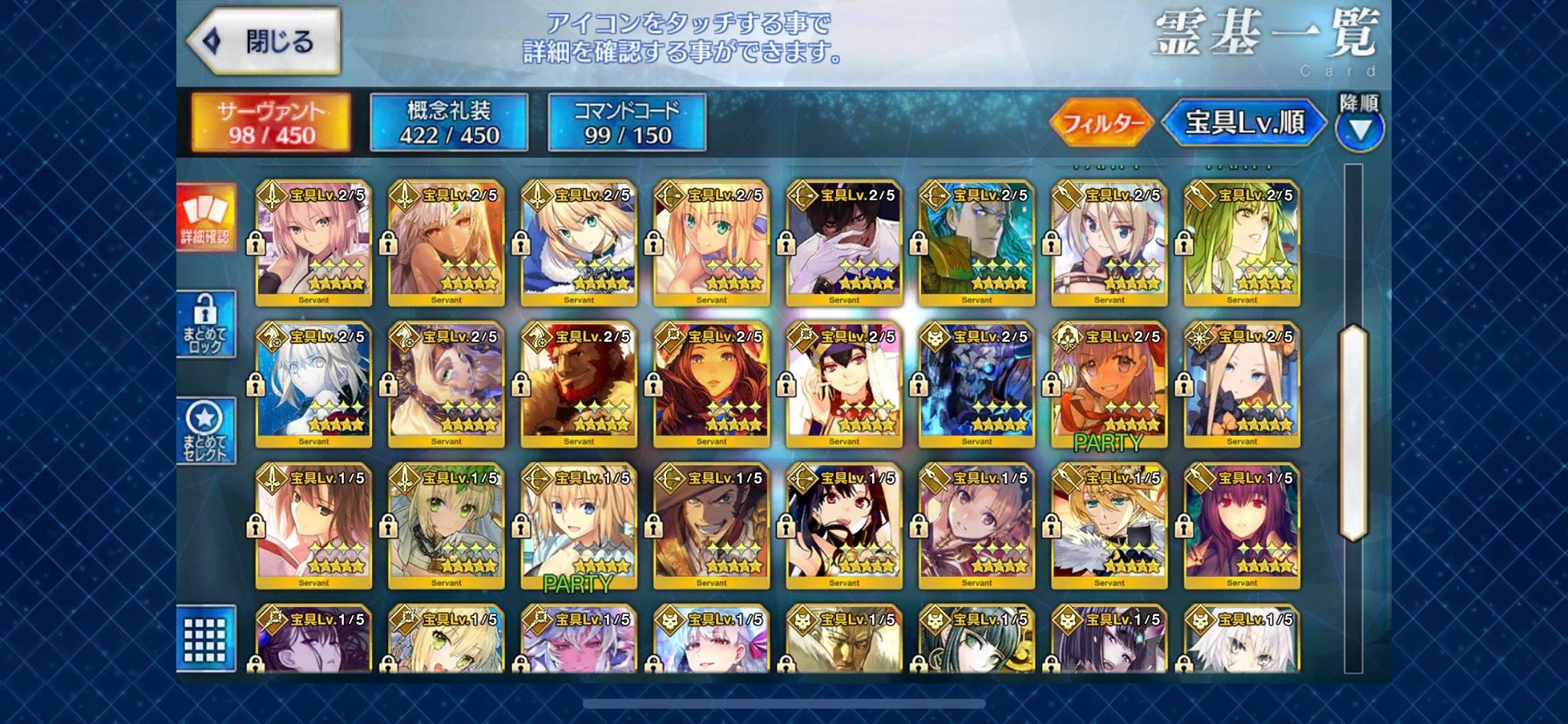This screenshot has height=724, width=1568.
Task: Click the white scrollbar handle
Action: pos(1353,433)
